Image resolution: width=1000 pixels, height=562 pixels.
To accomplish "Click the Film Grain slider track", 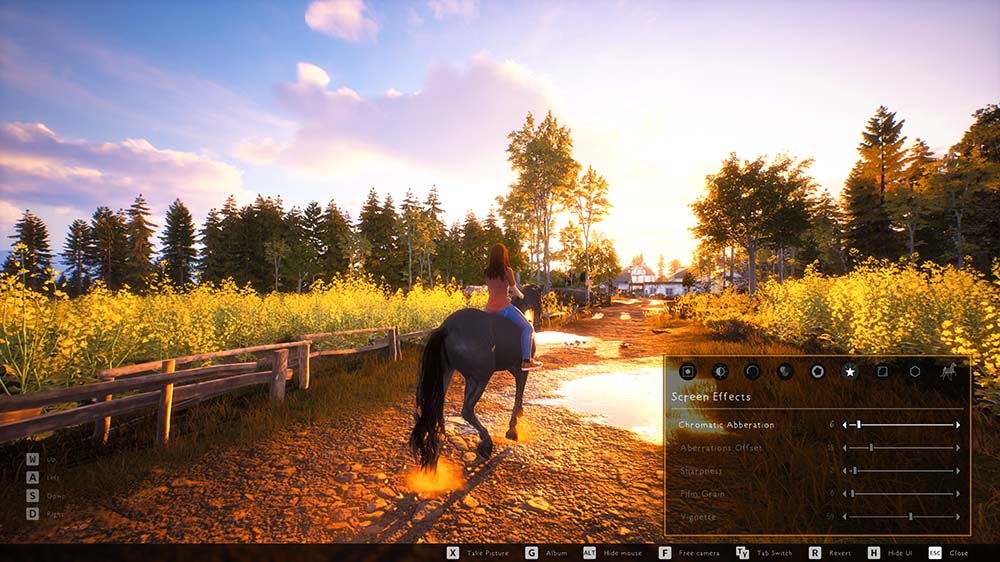I will pos(900,494).
